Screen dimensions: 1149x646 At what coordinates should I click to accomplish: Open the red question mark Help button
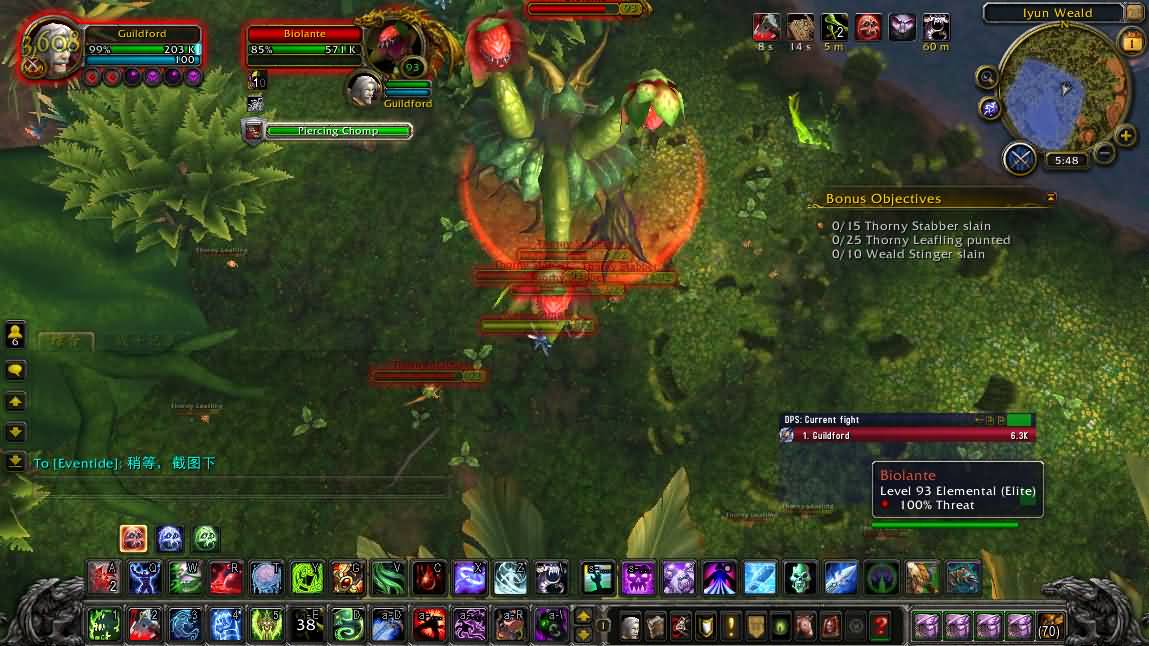point(880,626)
